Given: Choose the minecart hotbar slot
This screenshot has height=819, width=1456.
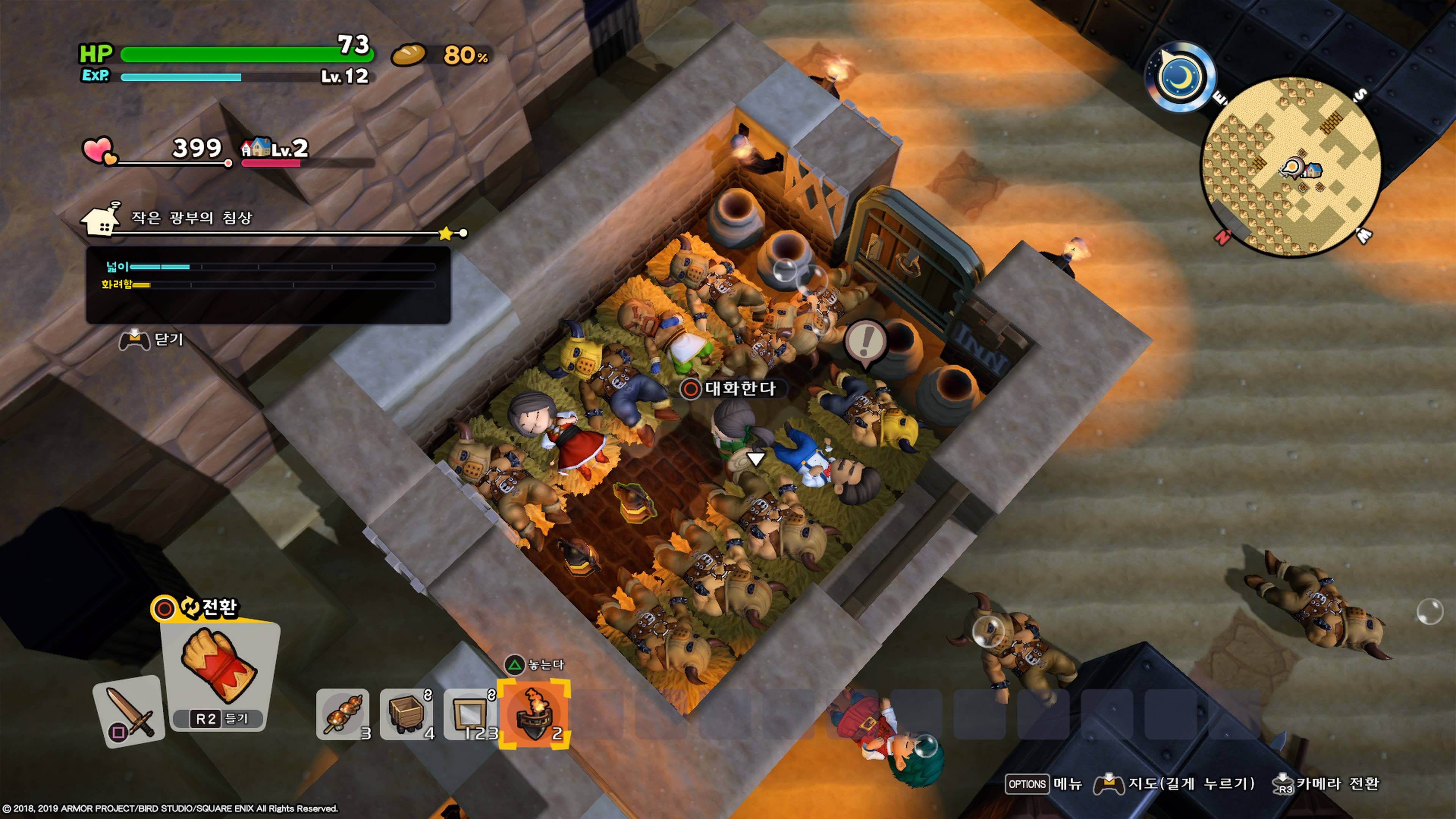Looking at the screenshot, I should click(406, 714).
